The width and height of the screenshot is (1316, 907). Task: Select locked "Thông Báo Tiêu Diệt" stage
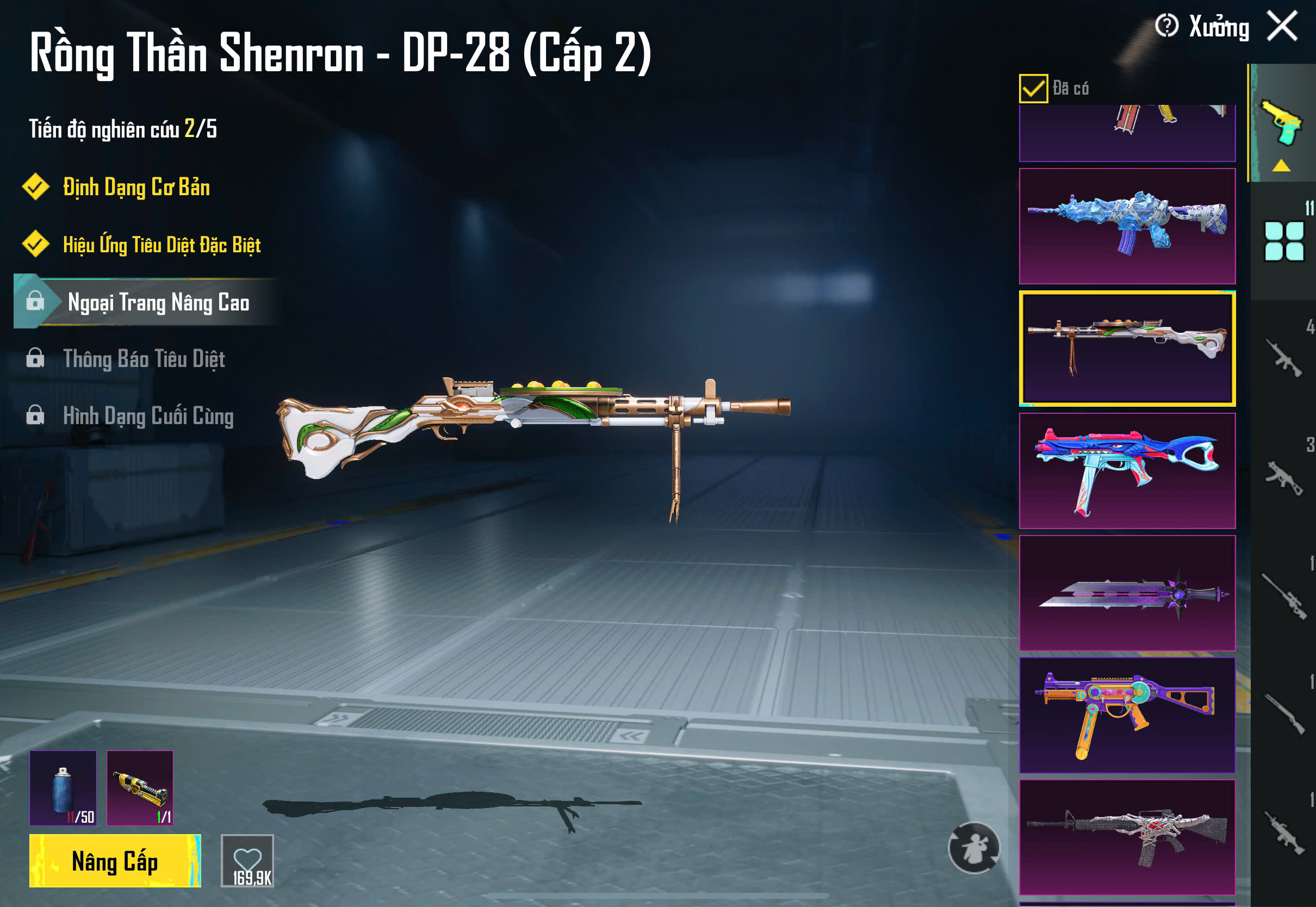pos(144,359)
